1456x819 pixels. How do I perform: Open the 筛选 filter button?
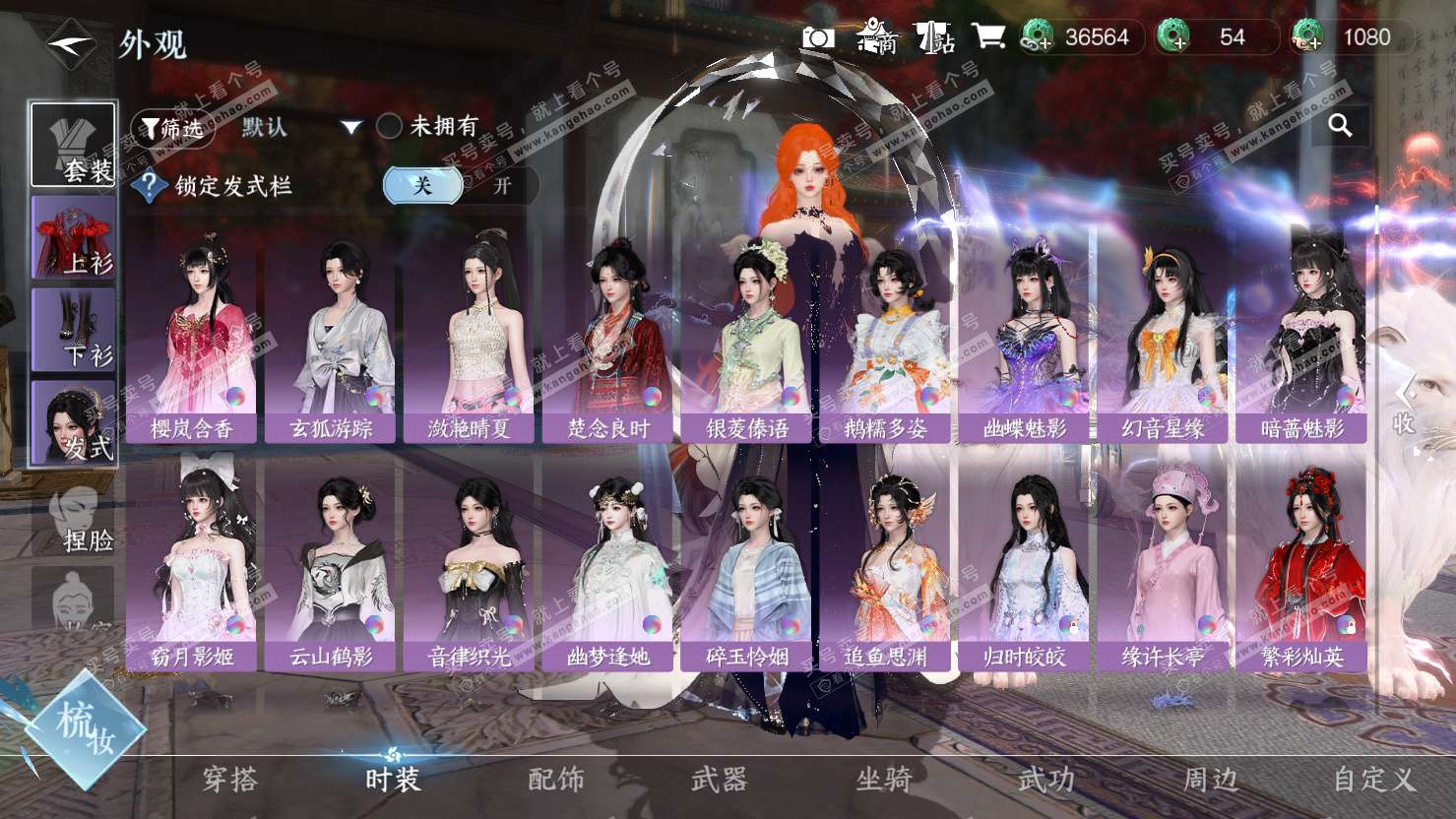[172, 128]
